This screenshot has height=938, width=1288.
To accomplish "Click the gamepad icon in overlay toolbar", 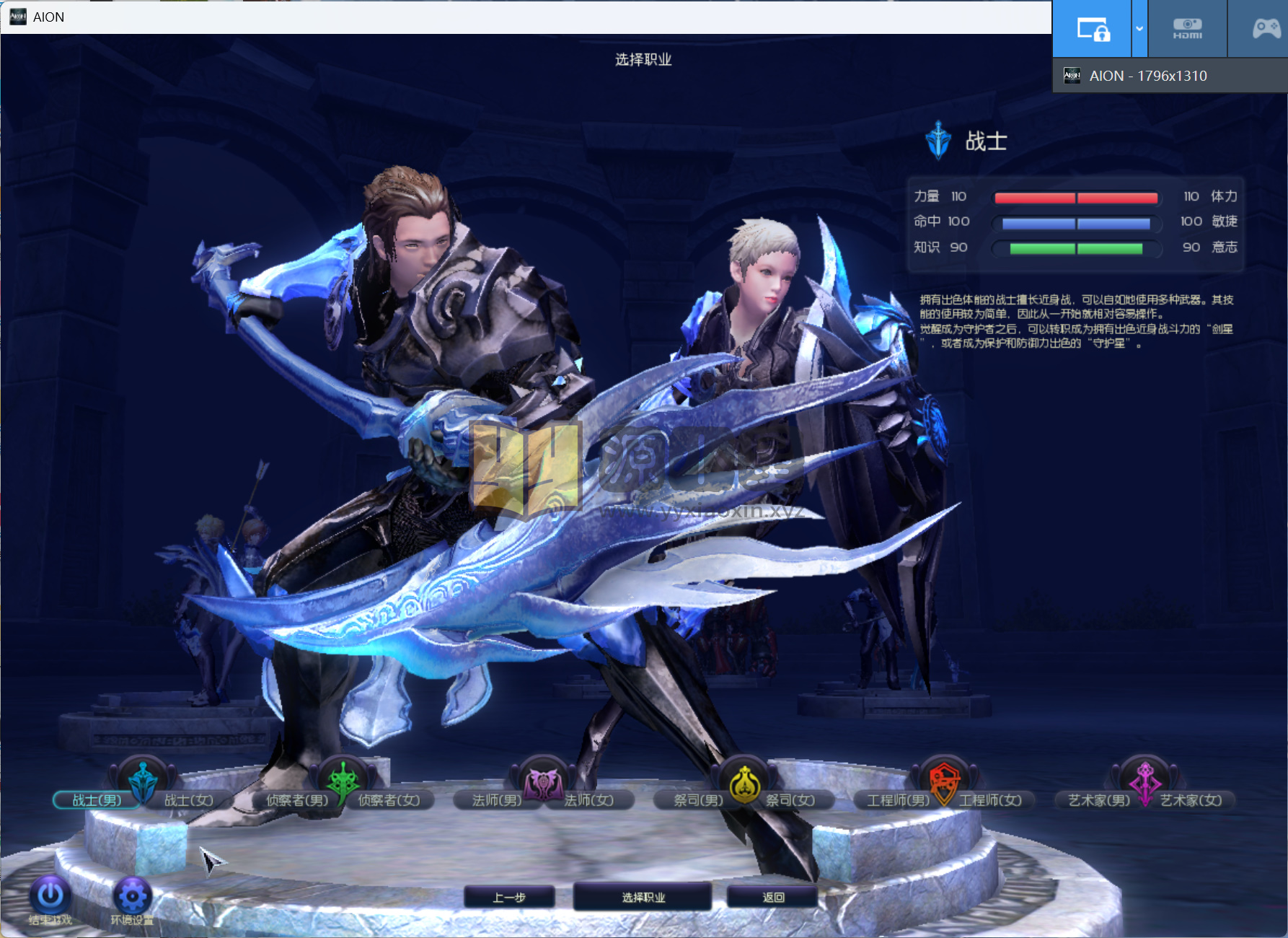I will (x=1266, y=29).
